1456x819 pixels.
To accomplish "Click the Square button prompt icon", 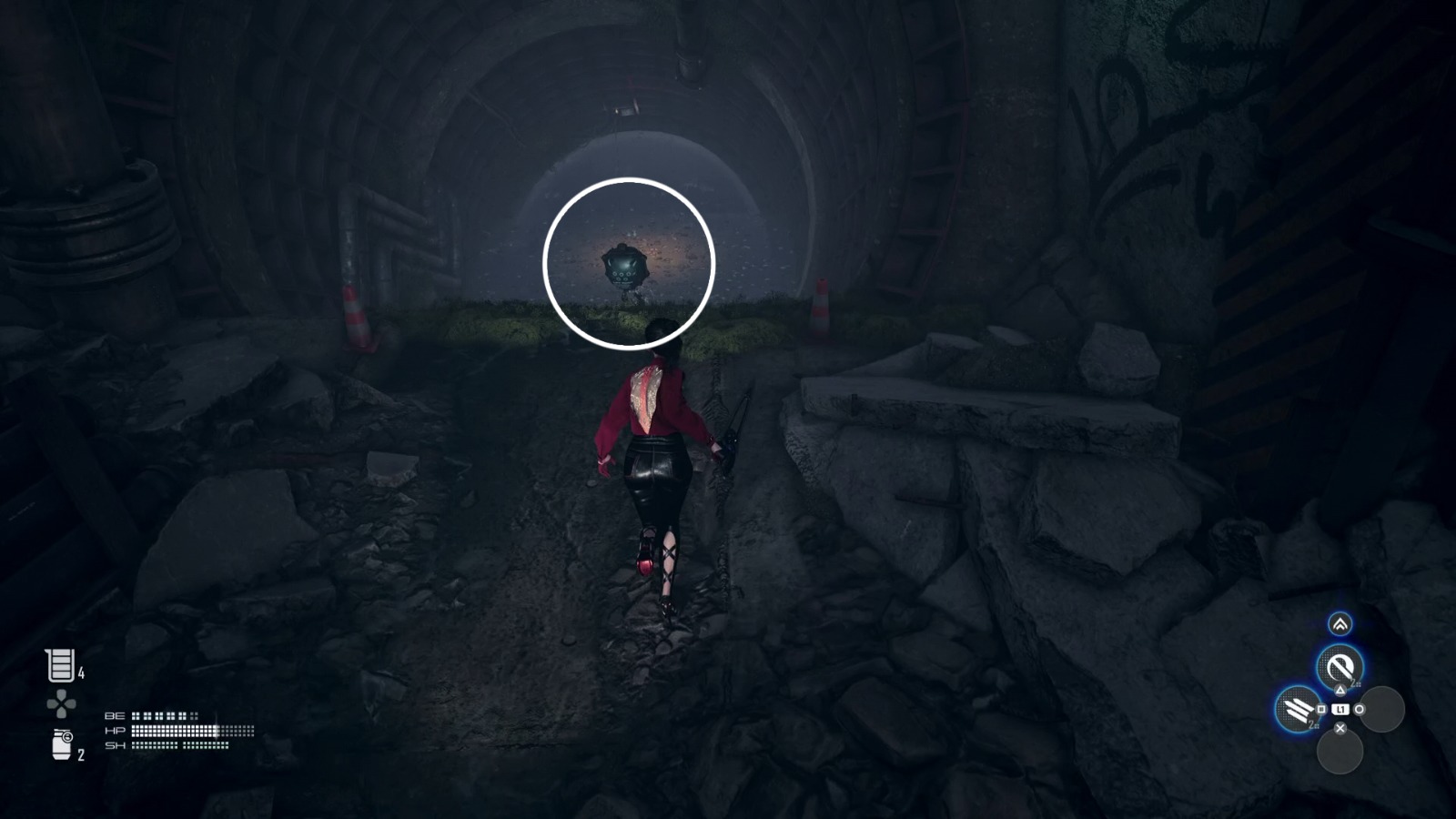I will 1321,708.
